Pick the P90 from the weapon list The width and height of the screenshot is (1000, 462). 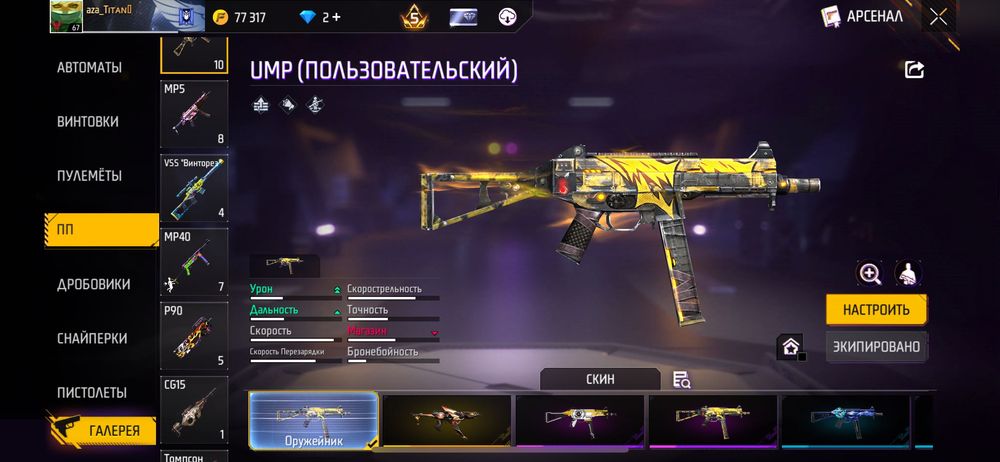(x=194, y=337)
